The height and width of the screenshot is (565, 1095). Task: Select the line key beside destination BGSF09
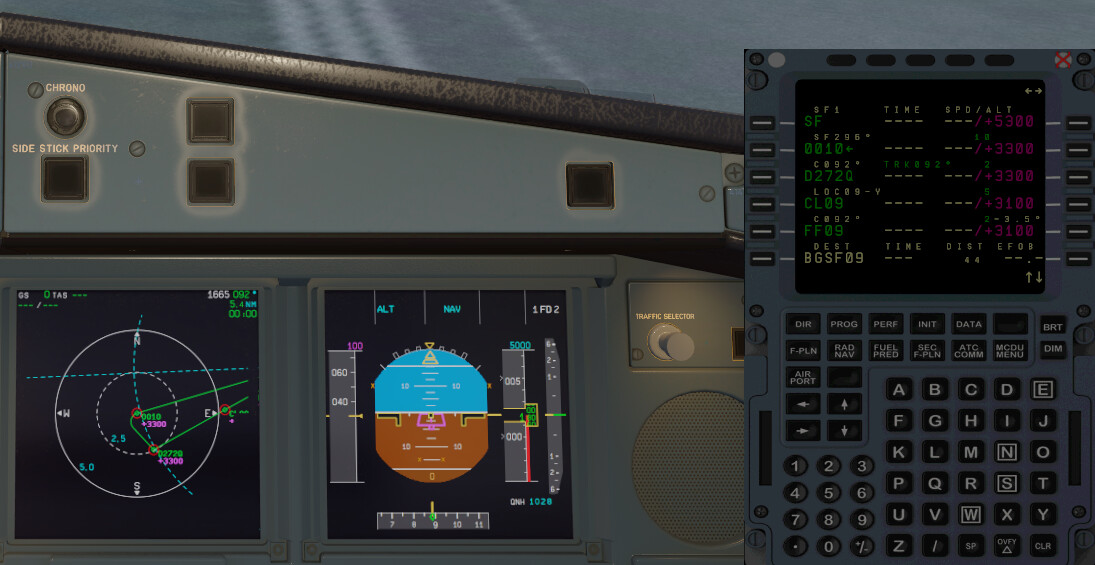(x=762, y=258)
